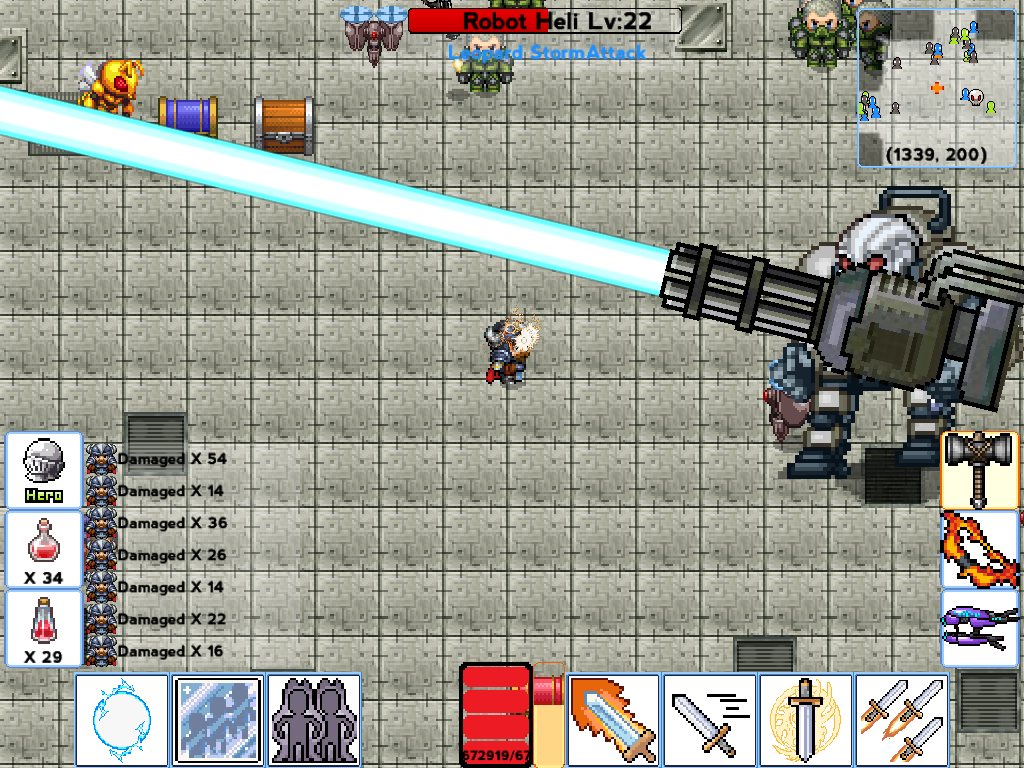
Task: Switch to the purple weapon slot
Action: [980, 628]
